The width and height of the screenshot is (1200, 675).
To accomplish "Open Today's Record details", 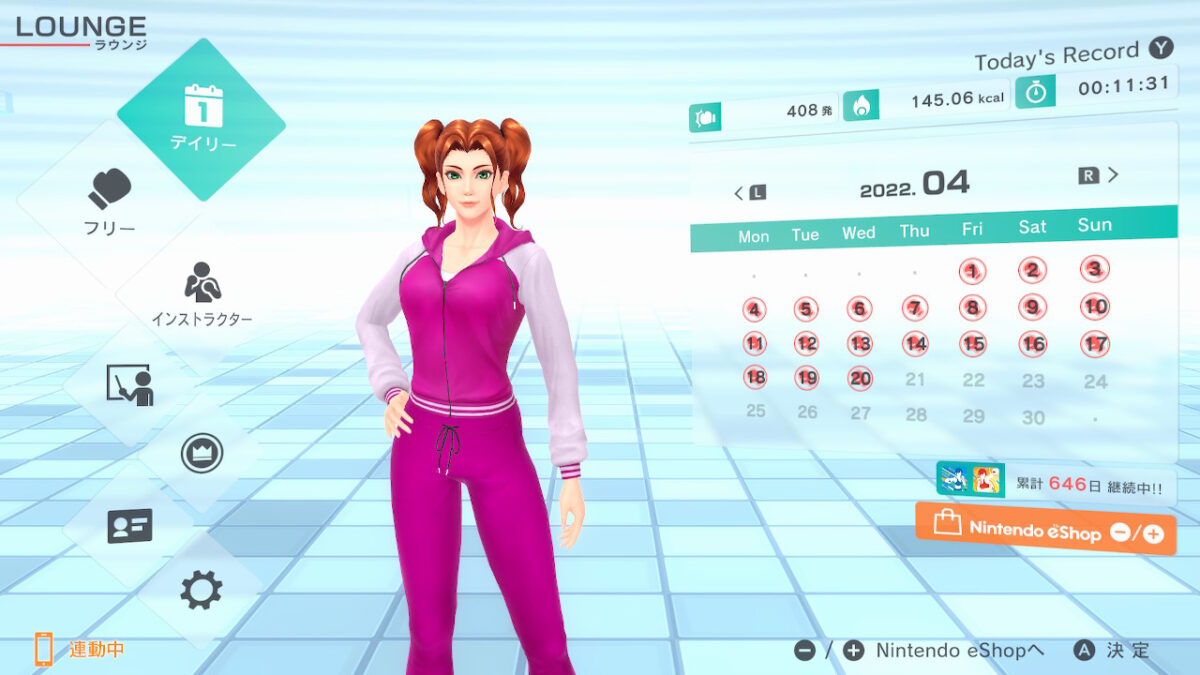I will [x=1070, y=54].
